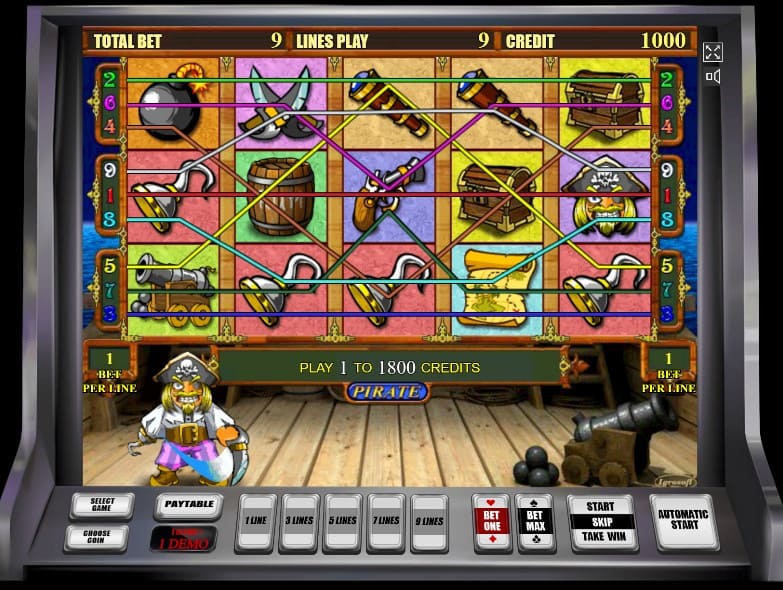Set play to 5 Lines

pyautogui.click(x=342, y=521)
